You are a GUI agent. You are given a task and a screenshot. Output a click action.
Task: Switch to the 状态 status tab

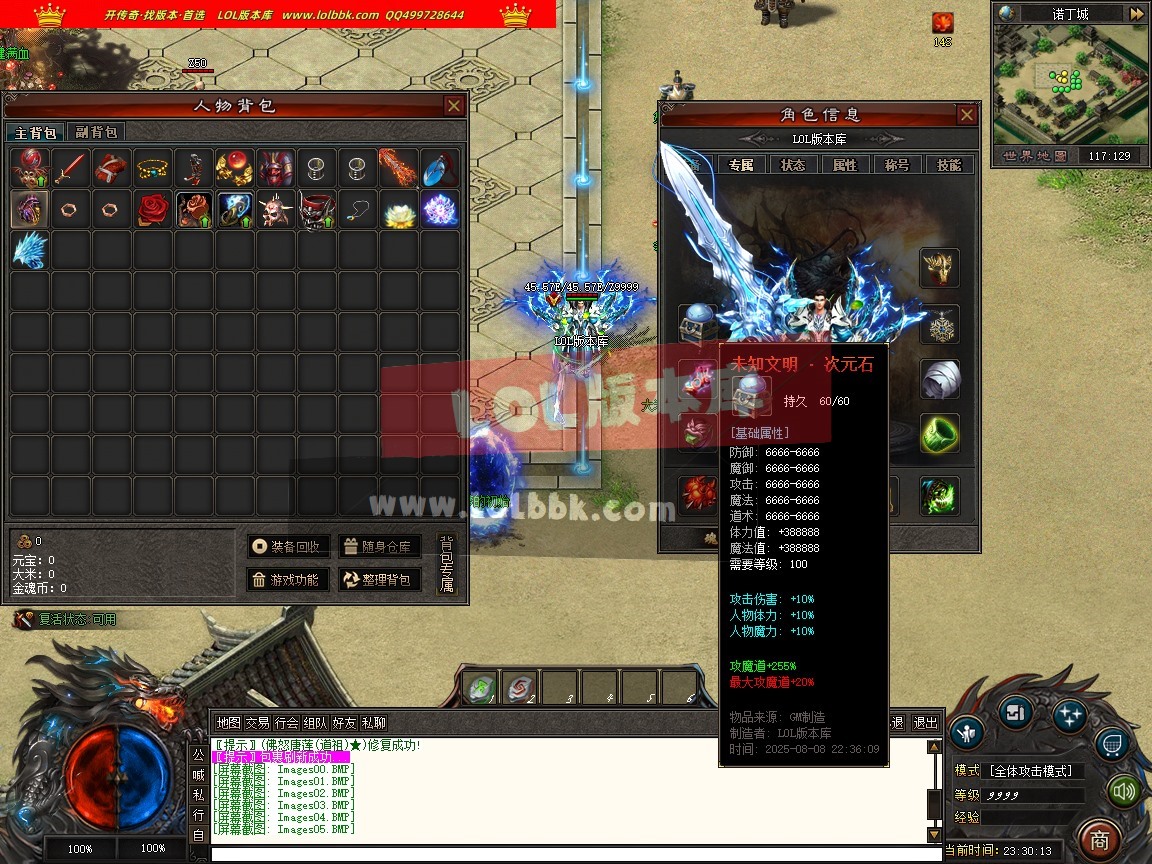pos(793,165)
